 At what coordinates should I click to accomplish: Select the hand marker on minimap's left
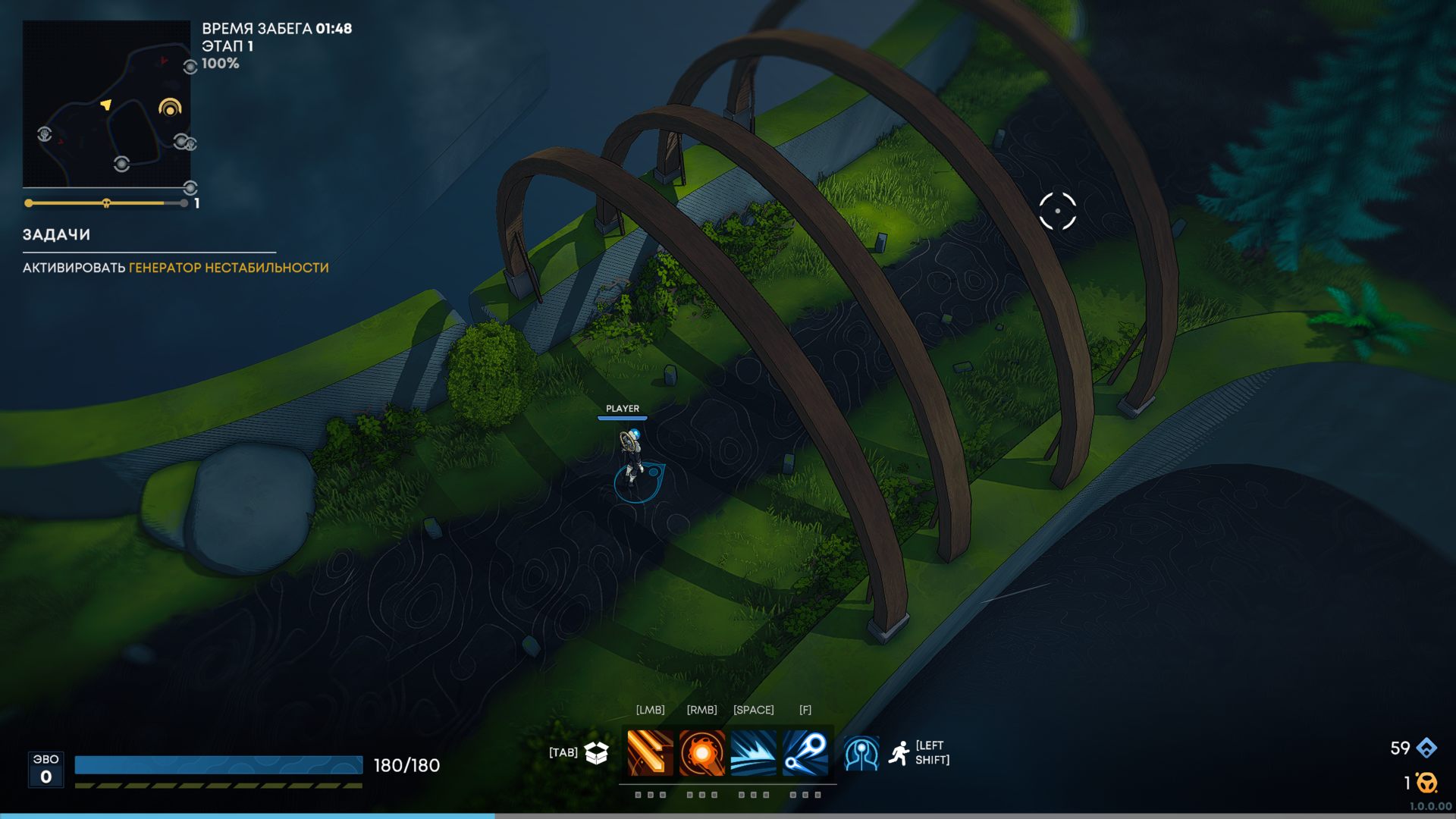(45, 135)
